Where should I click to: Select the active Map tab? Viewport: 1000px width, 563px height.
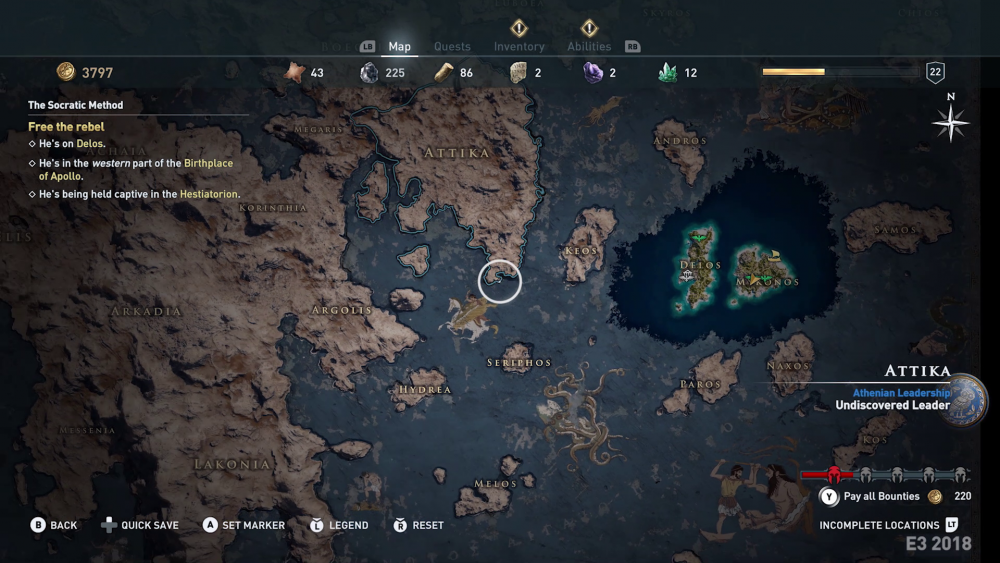coord(399,47)
